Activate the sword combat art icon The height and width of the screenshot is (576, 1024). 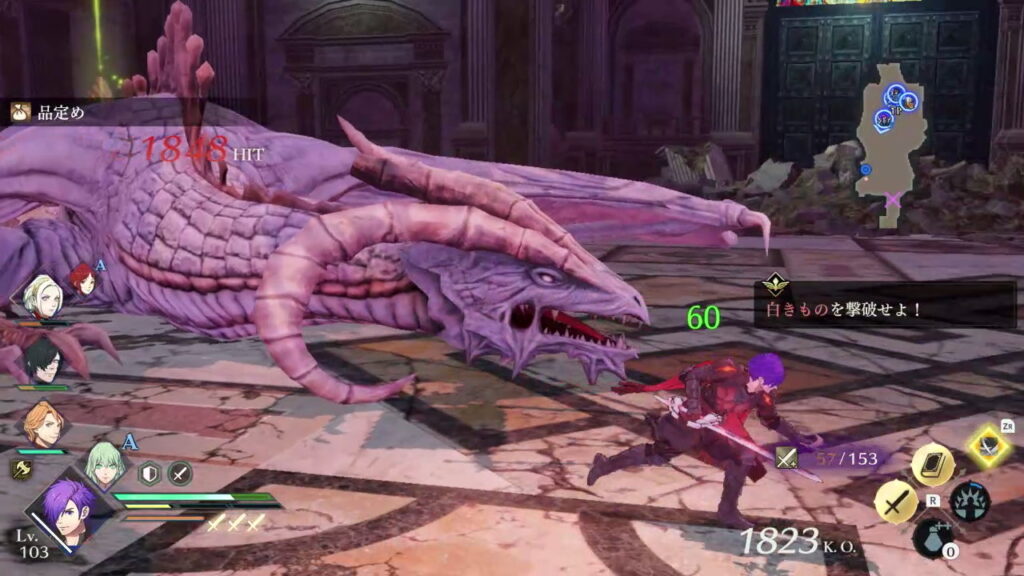point(895,502)
